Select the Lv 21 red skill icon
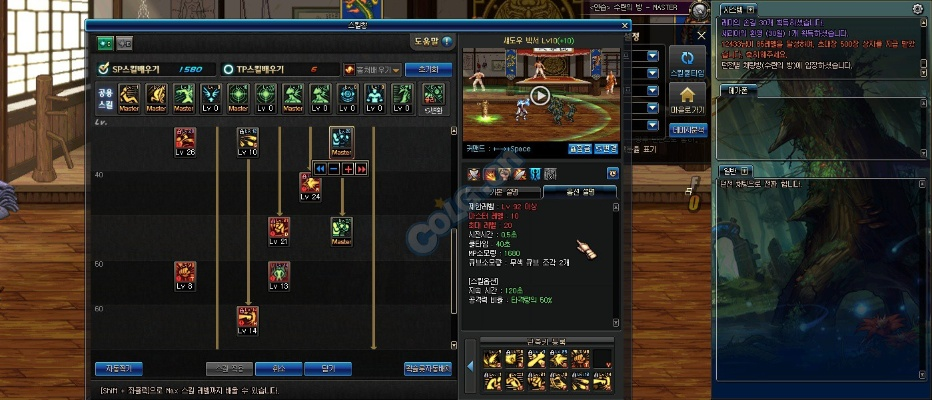This screenshot has width=932, height=400. [x=279, y=230]
